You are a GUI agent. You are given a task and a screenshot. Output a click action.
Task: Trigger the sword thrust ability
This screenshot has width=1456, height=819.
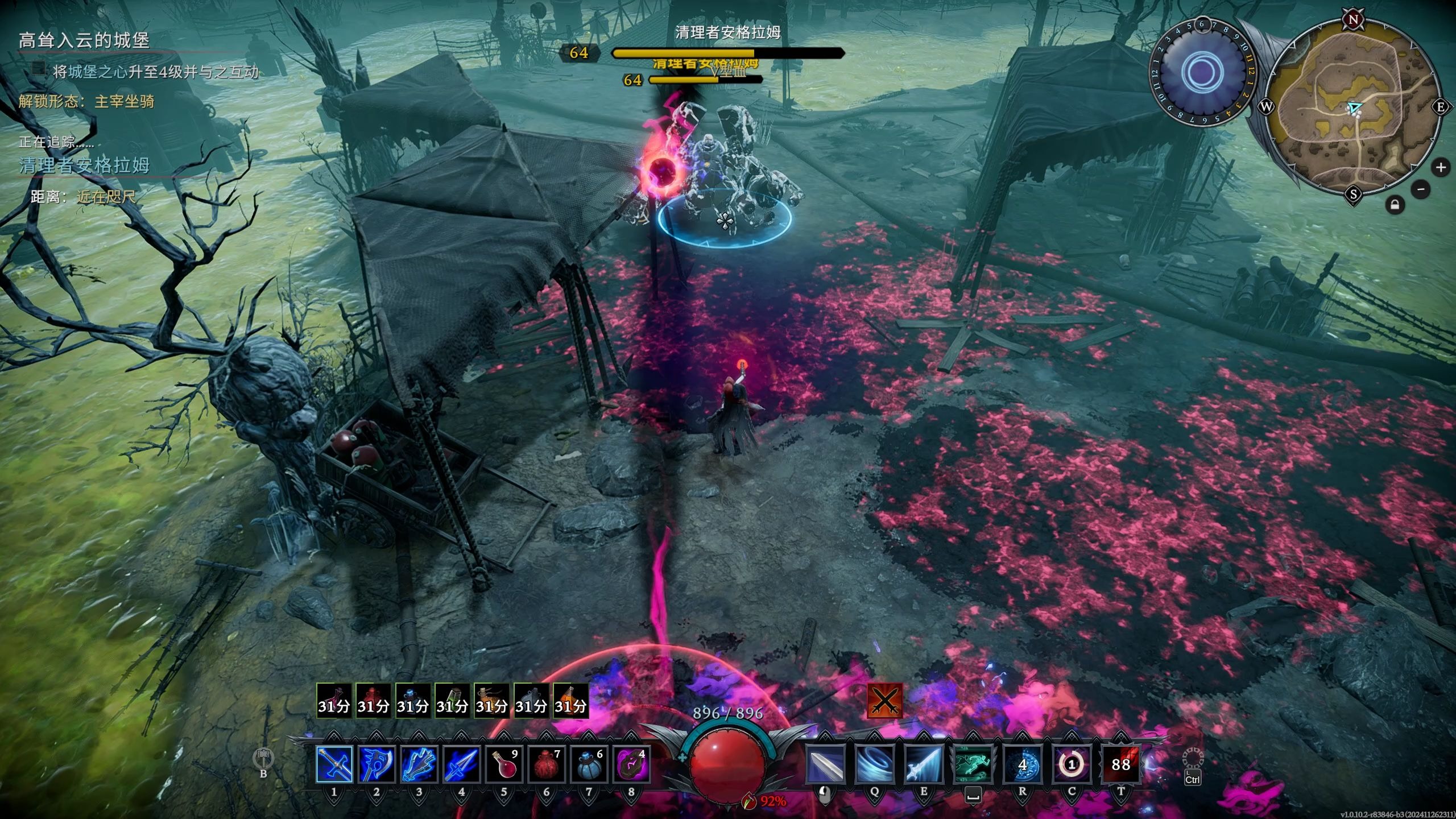pyautogui.click(x=924, y=765)
